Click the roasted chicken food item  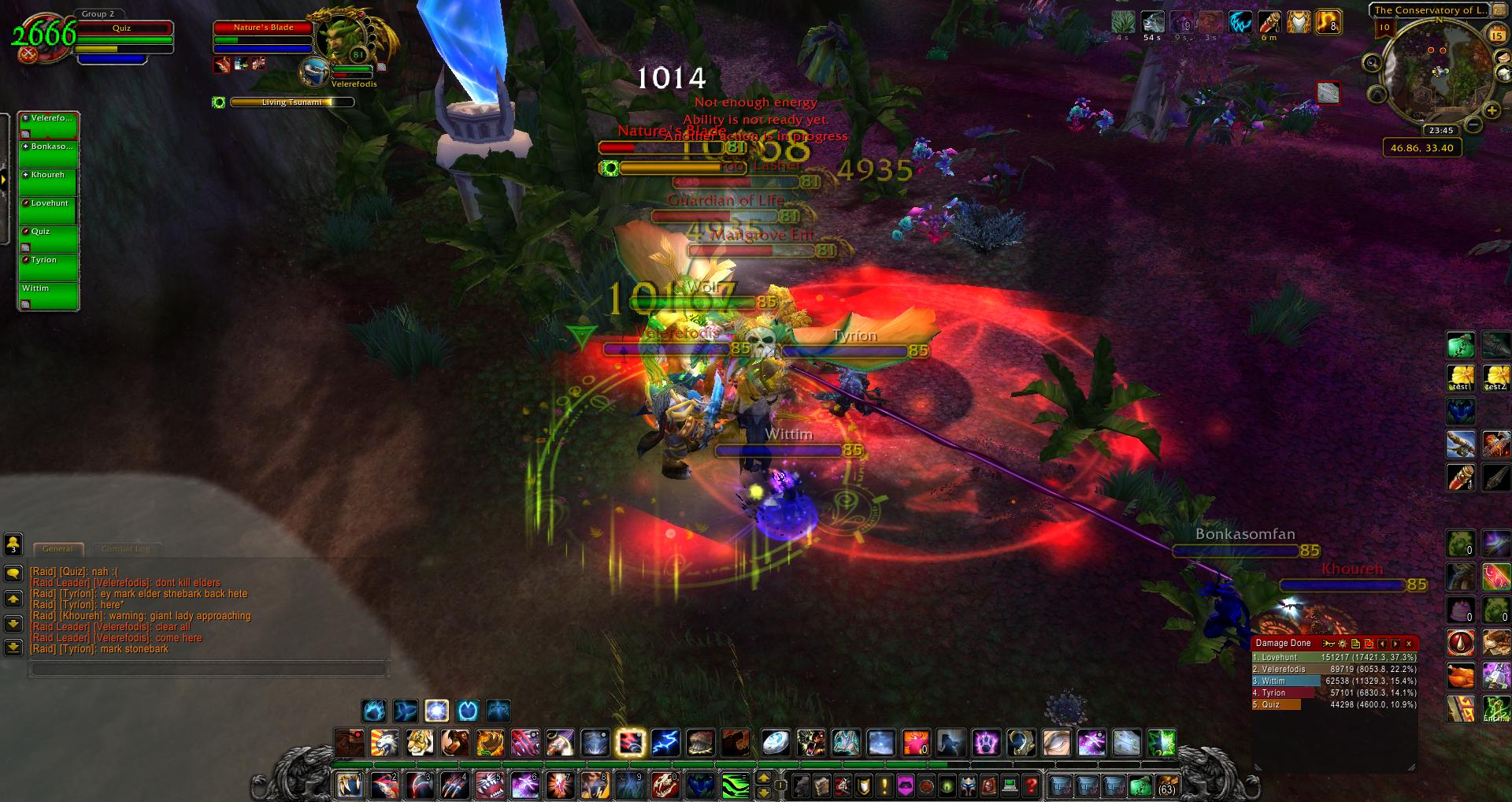[1461, 676]
